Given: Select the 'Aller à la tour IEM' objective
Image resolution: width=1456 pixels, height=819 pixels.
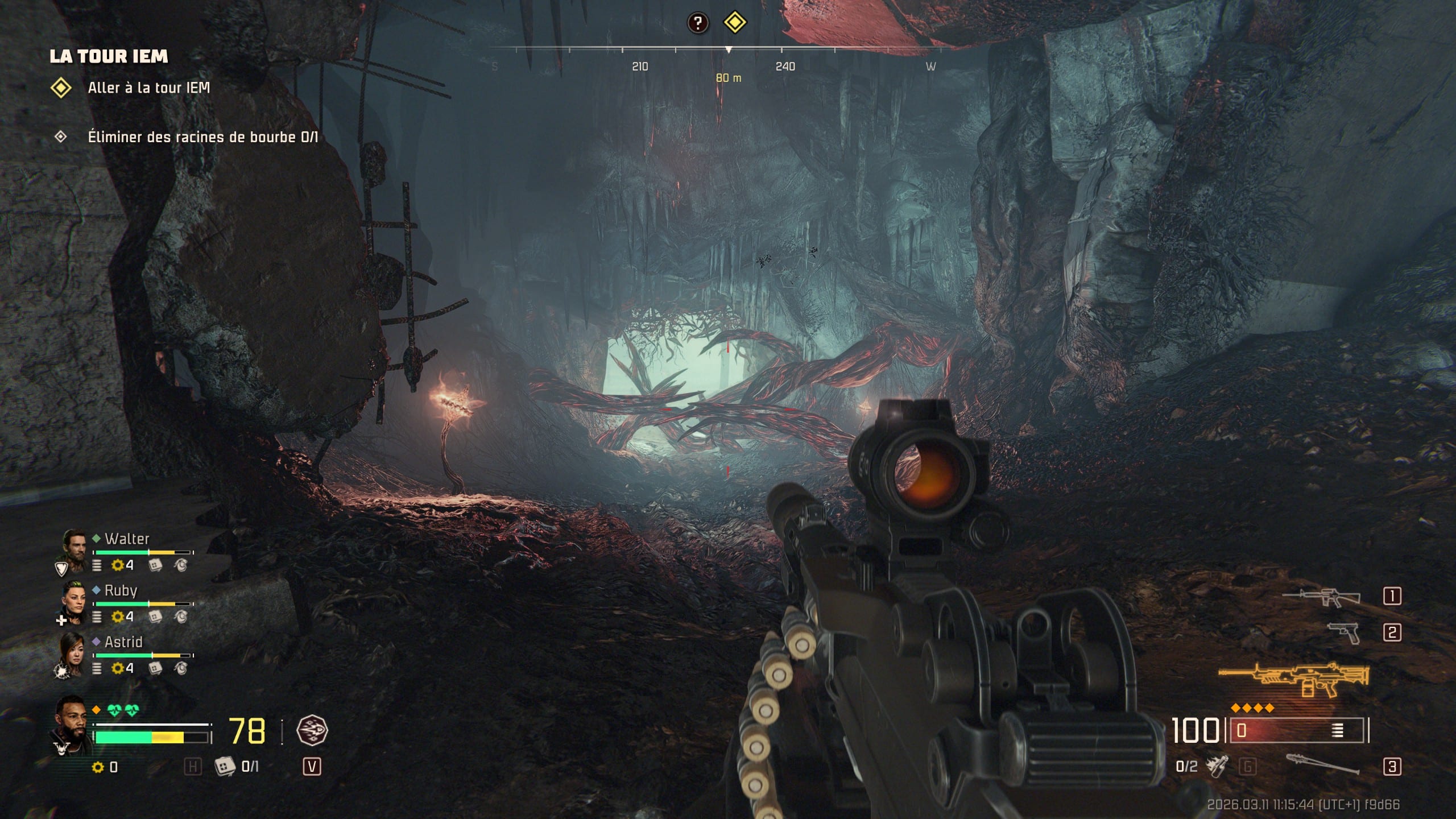Looking at the screenshot, I should point(148,88).
